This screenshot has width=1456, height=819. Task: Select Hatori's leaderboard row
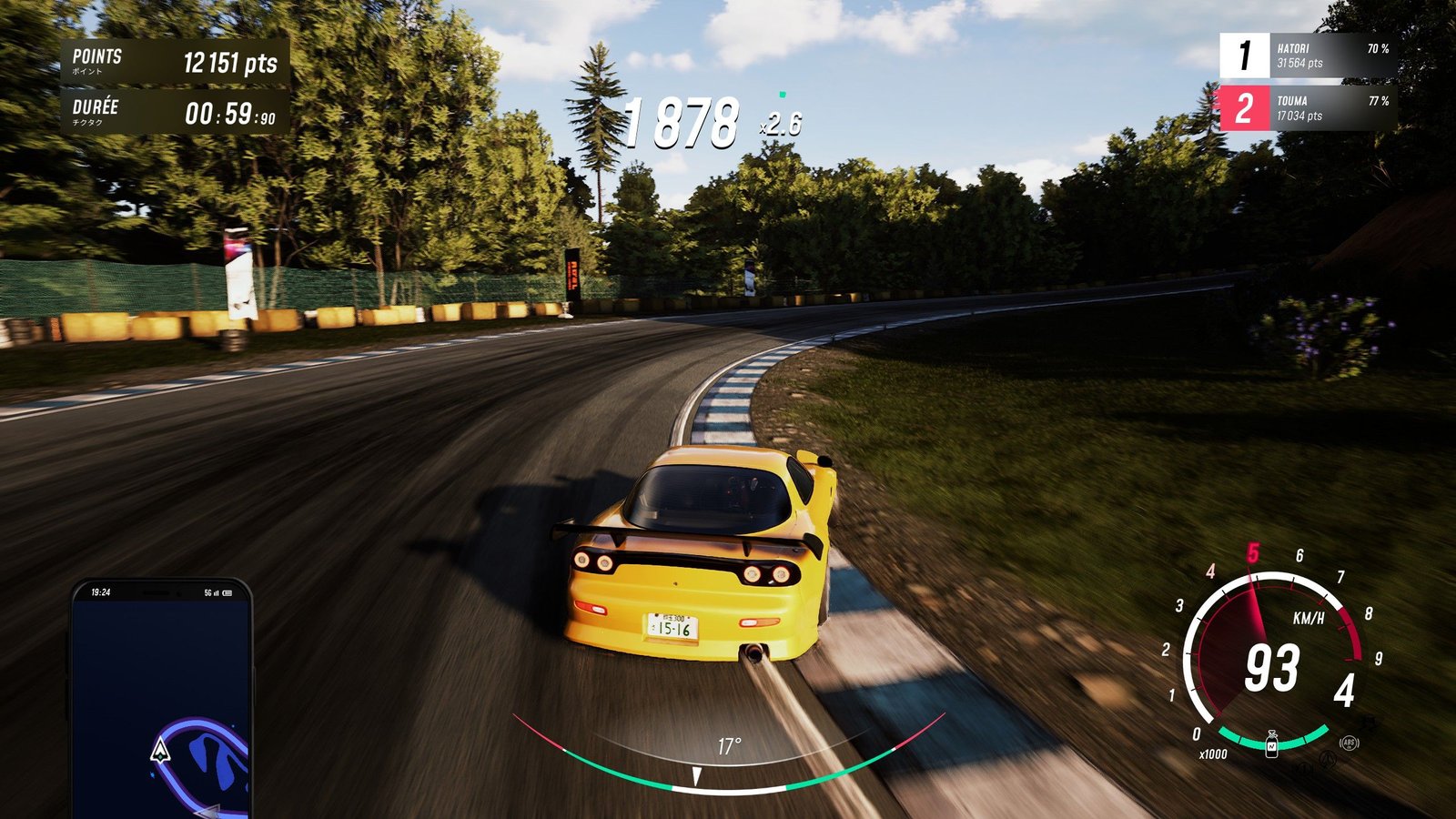[1308, 56]
